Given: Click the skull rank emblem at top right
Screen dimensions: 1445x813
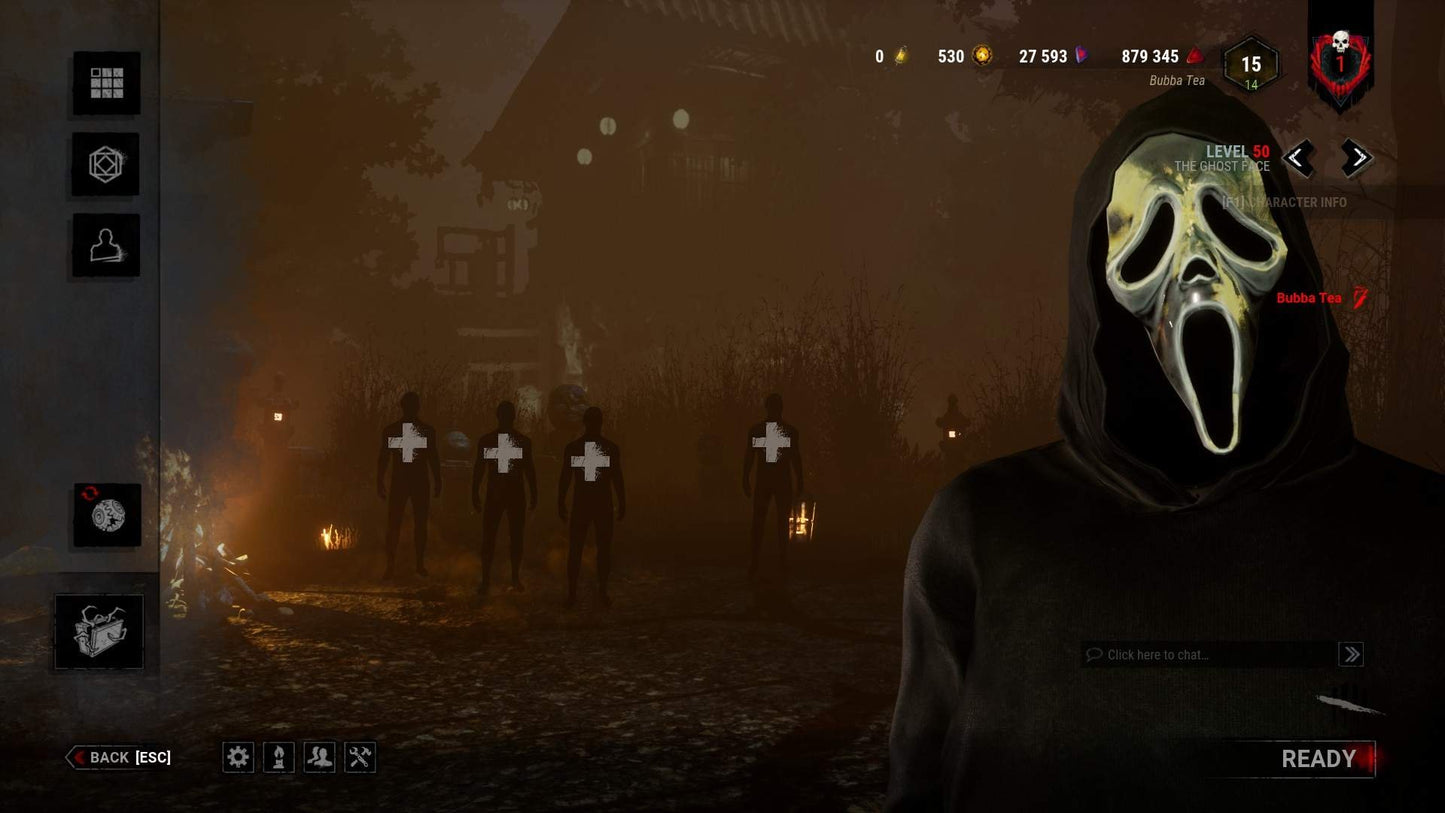Looking at the screenshot, I should click(1340, 60).
